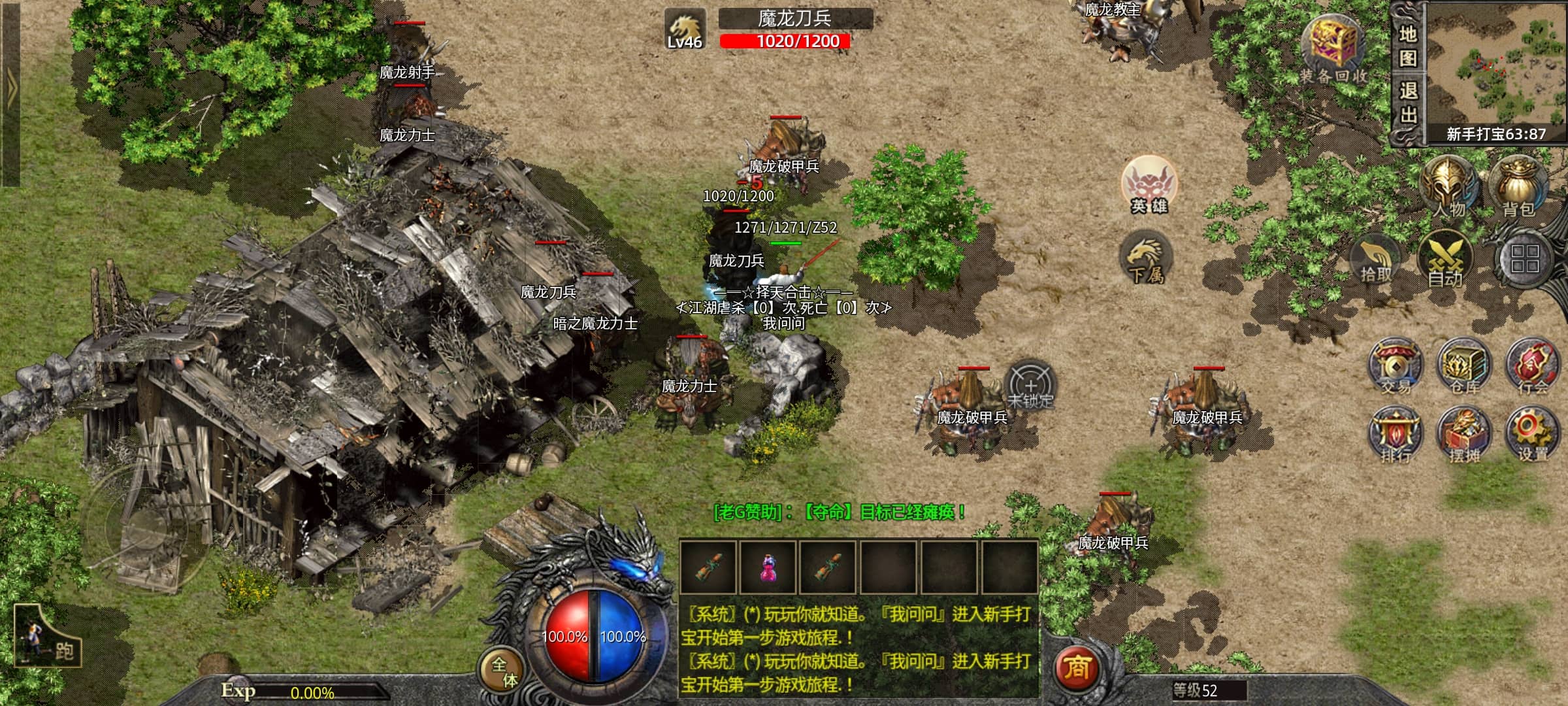Use the pink potion in hotbar
This screenshot has width=1568, height=706.
coord(768,567)
